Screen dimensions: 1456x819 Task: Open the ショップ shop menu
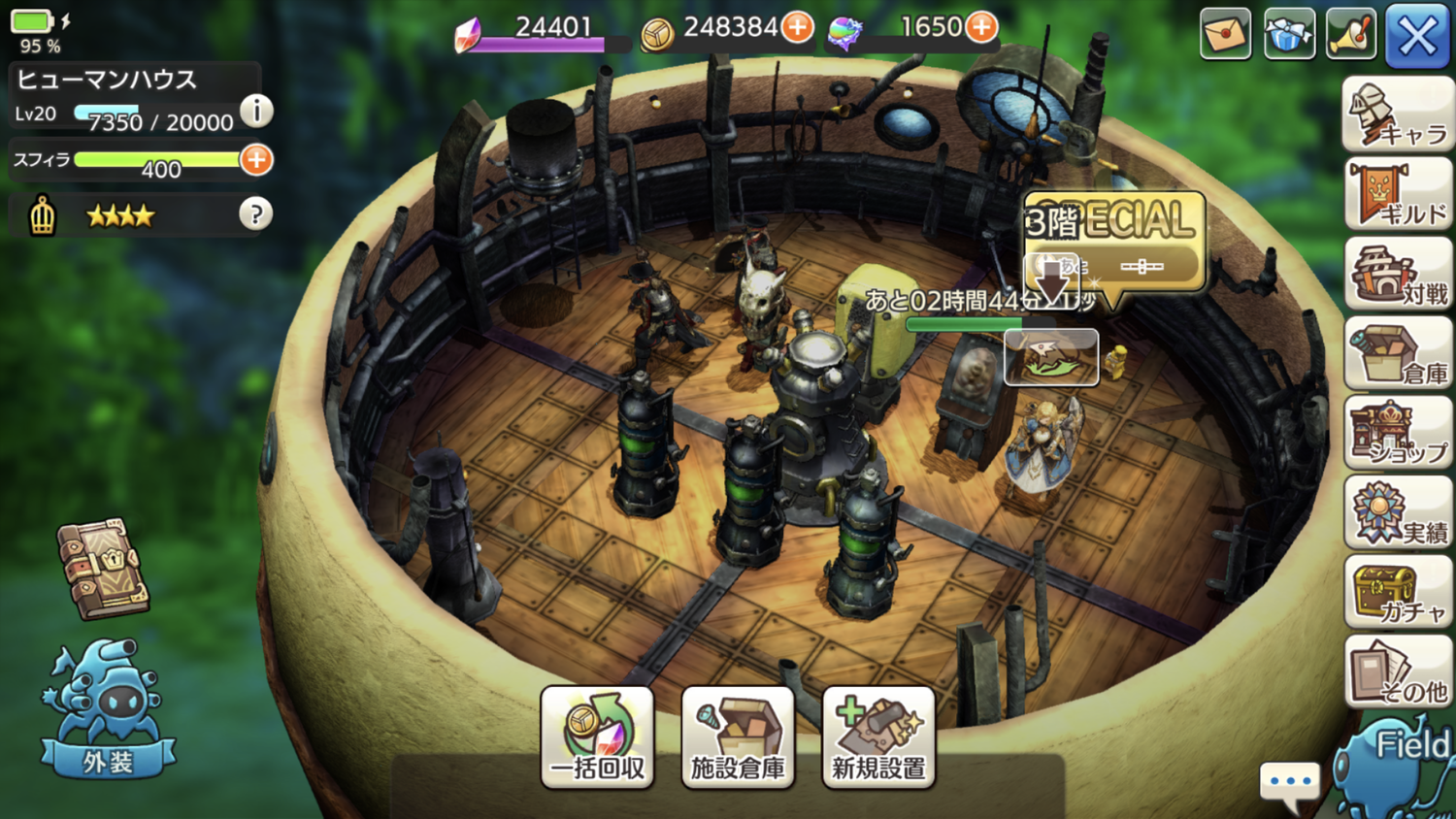[1398, 434]
